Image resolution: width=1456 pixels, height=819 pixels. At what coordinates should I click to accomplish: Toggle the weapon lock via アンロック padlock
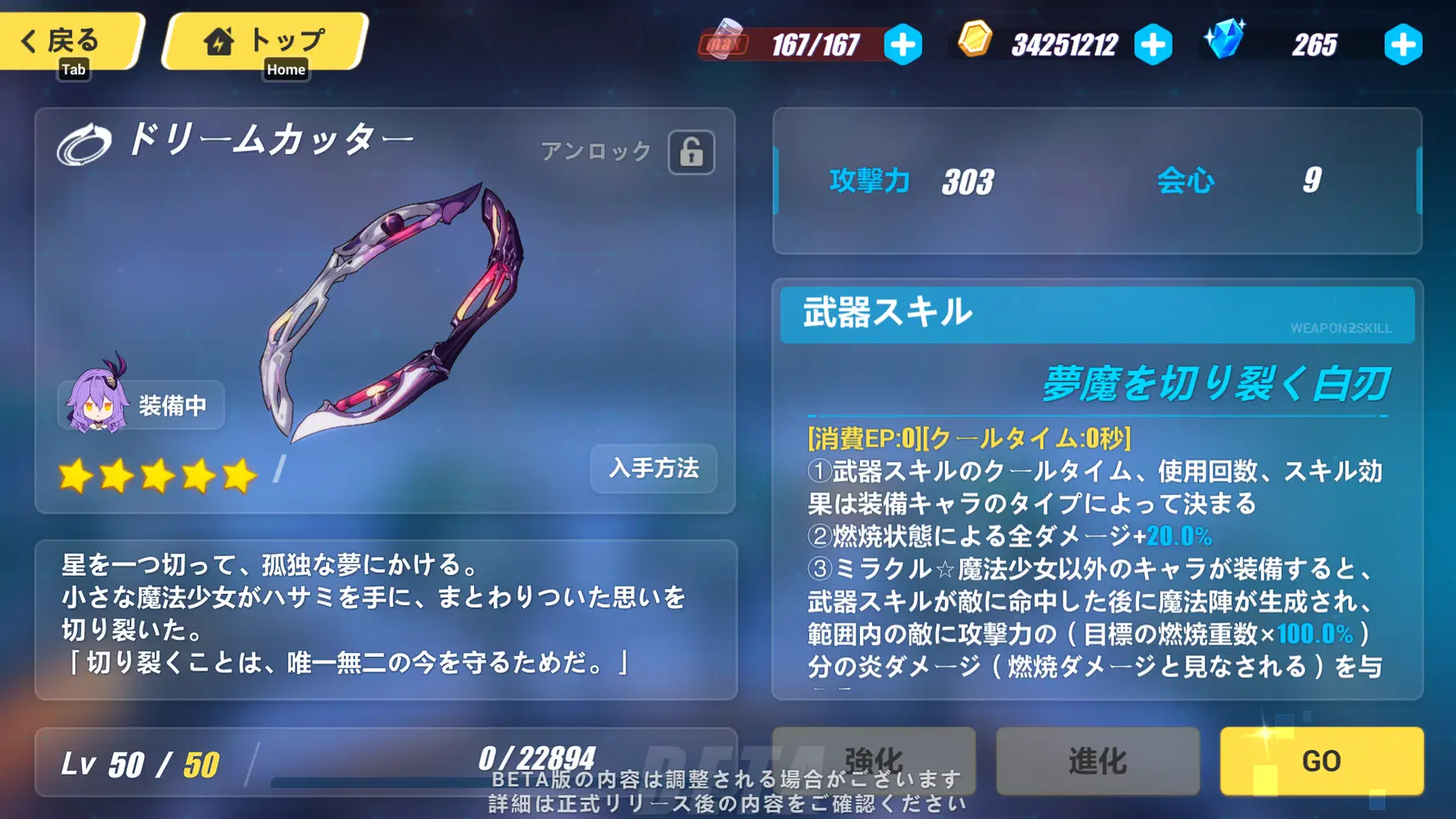[690, 152]
